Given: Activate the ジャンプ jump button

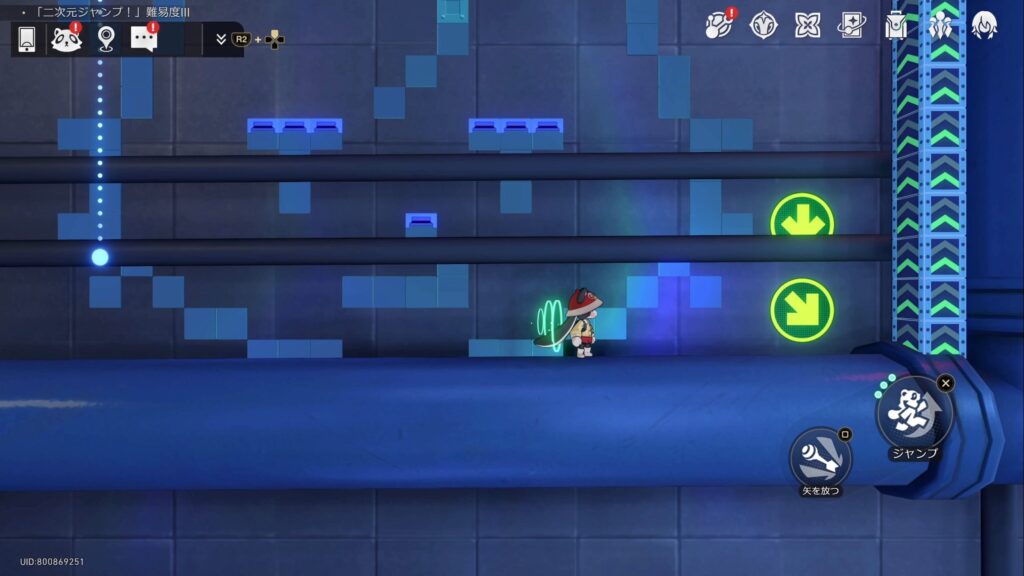Looking at the screenshot, I should (914, 414).
